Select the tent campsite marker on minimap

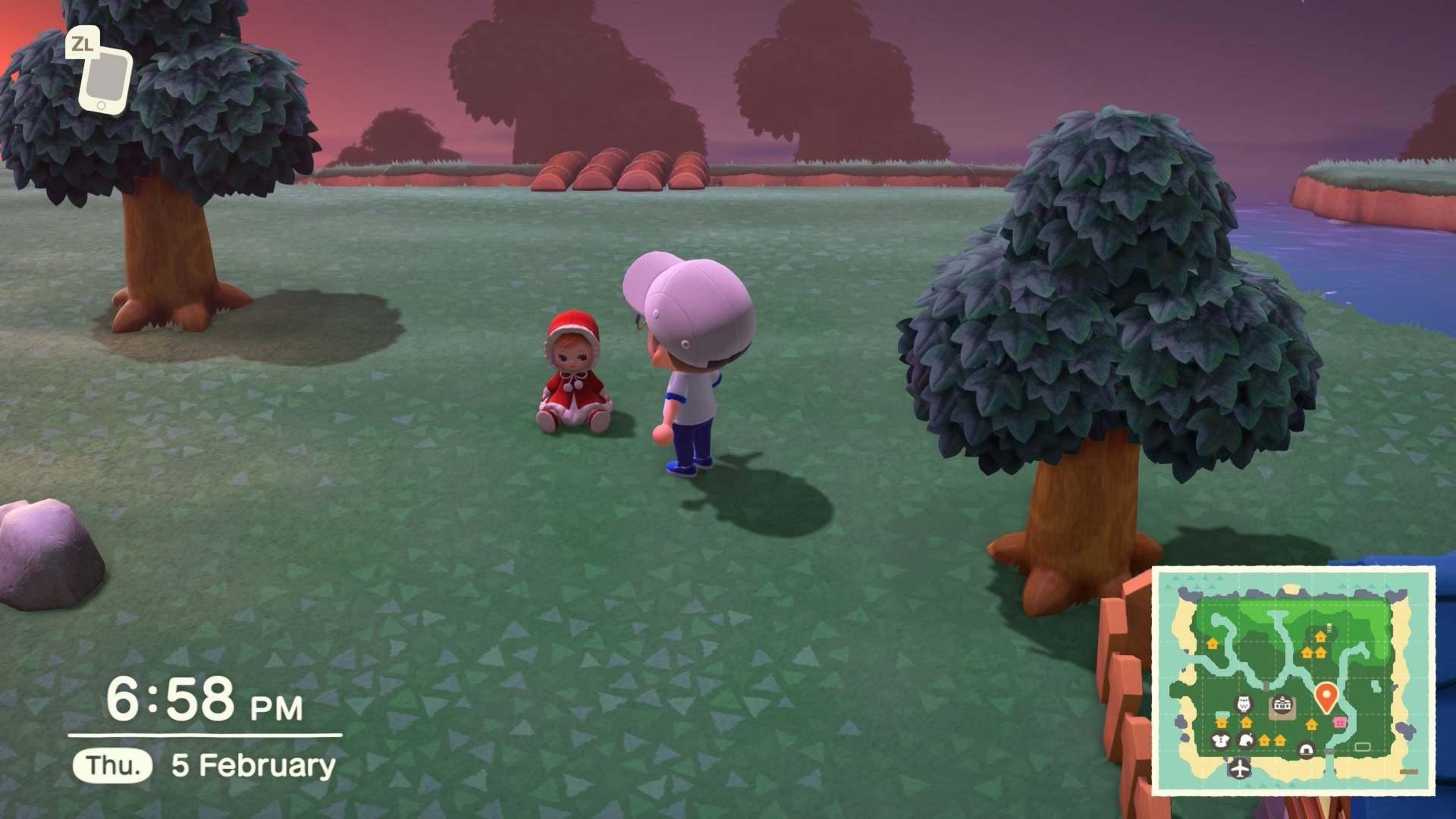click(1306, 751)
